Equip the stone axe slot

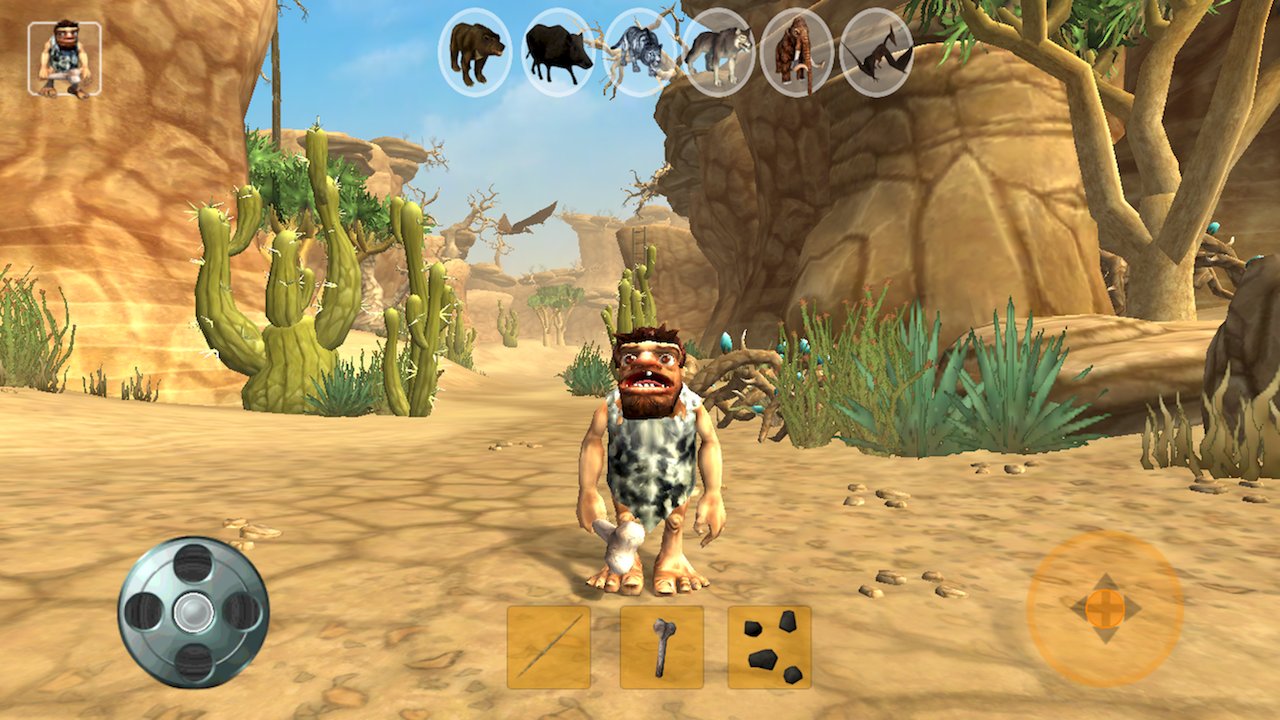pyautogui.click(x=661, y=647)
